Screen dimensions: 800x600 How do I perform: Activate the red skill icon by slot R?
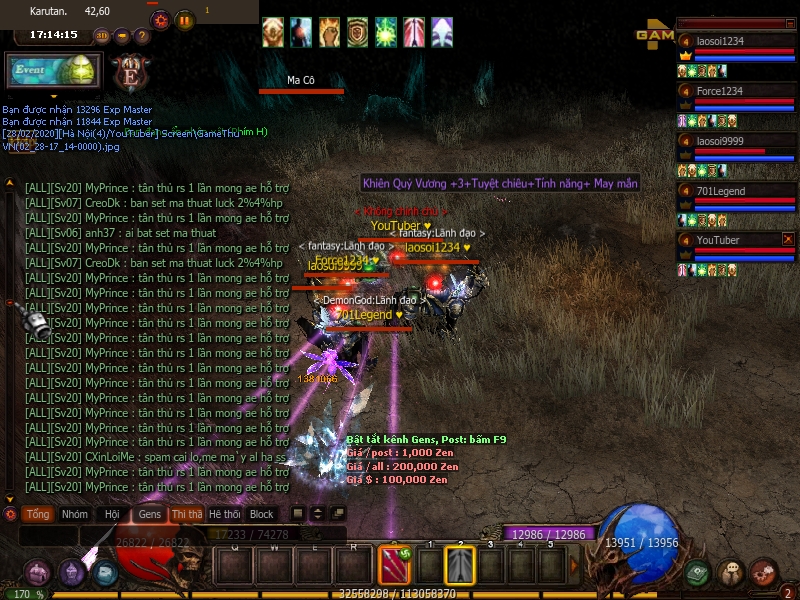[391, 567]
